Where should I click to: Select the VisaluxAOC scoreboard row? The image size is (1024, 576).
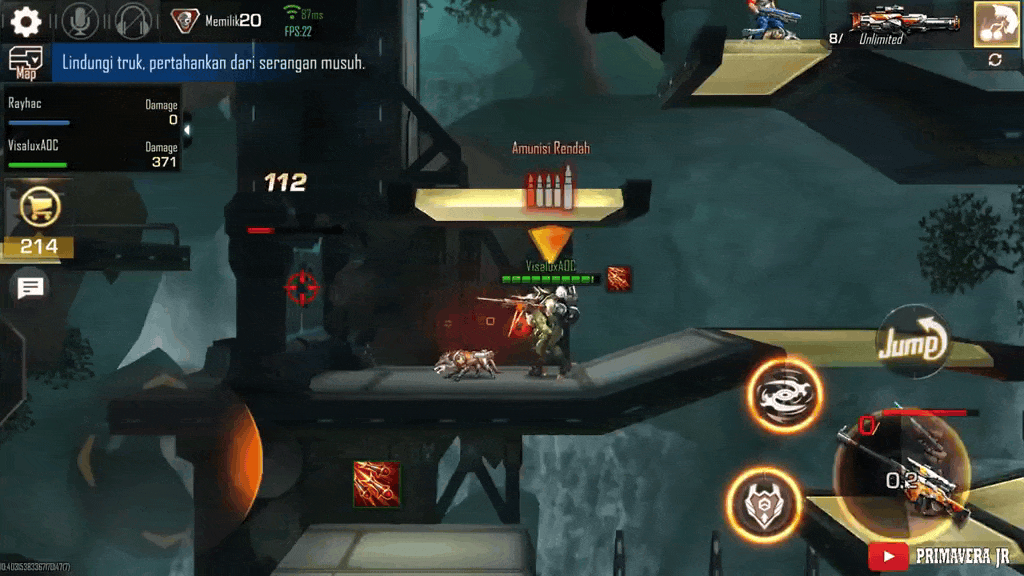92,152
